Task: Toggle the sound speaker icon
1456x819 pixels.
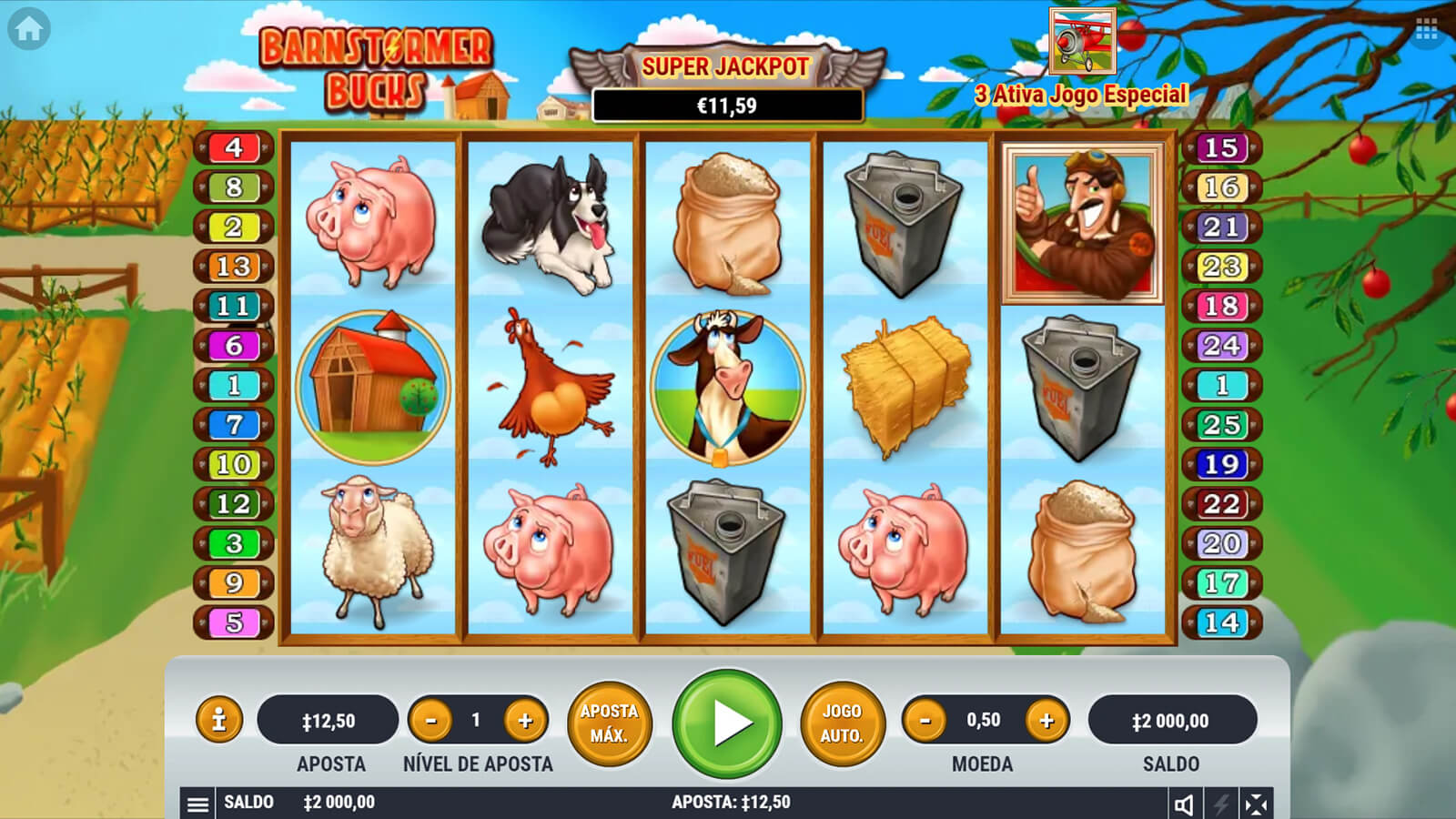Action: [1184, 804]
